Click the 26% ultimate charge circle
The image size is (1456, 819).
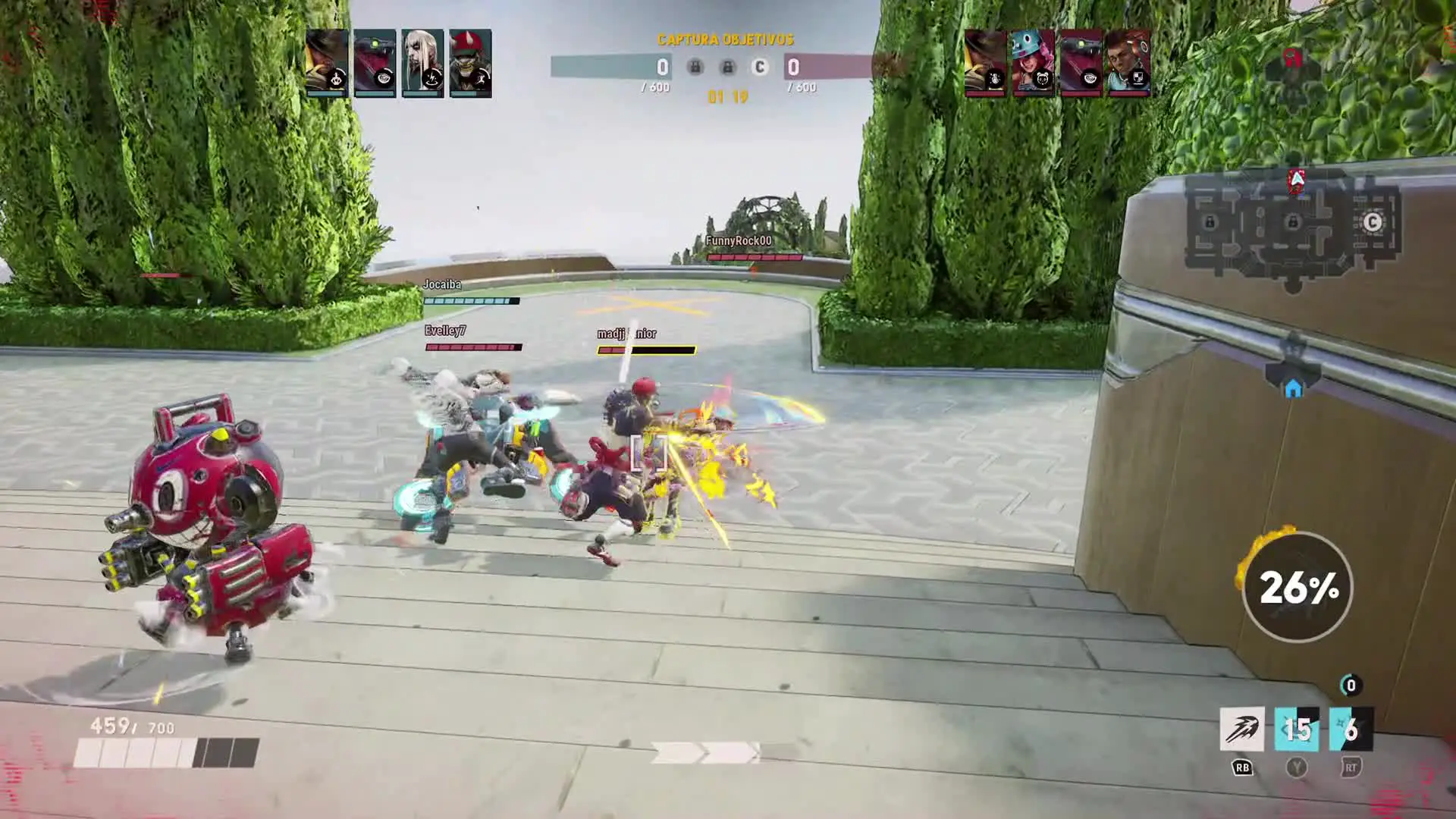point(1298,587)
